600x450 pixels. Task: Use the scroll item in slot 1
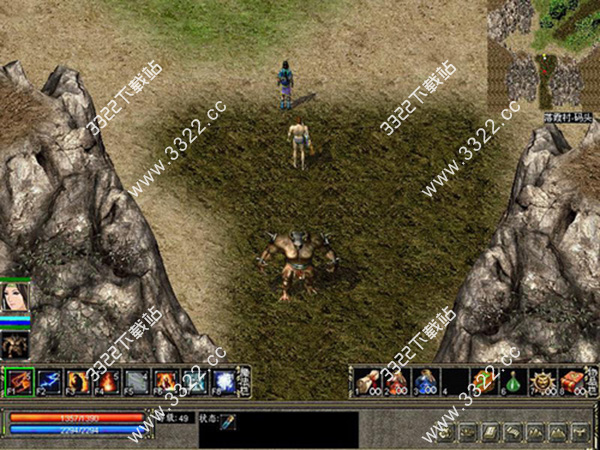click(368, 381)
